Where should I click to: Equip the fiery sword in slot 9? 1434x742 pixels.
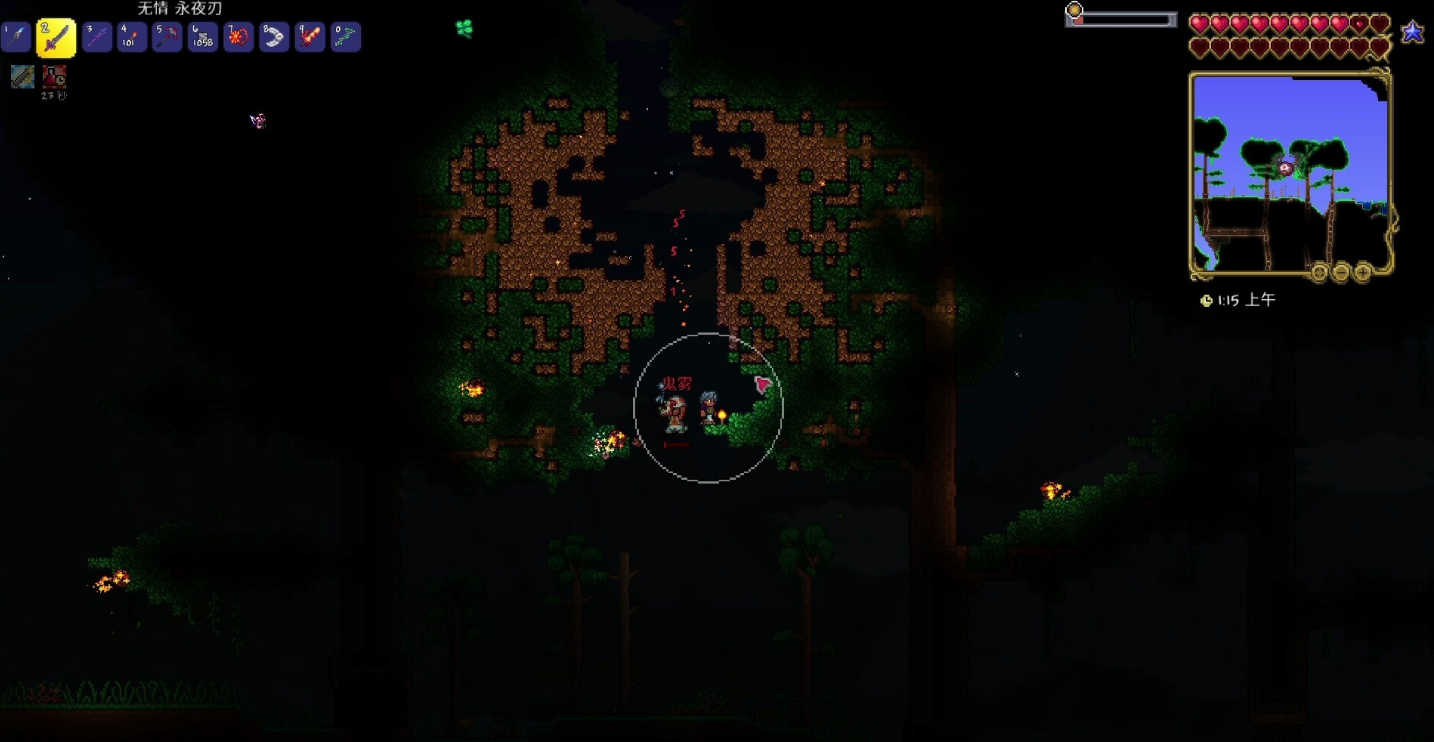[x=310, y=38]
